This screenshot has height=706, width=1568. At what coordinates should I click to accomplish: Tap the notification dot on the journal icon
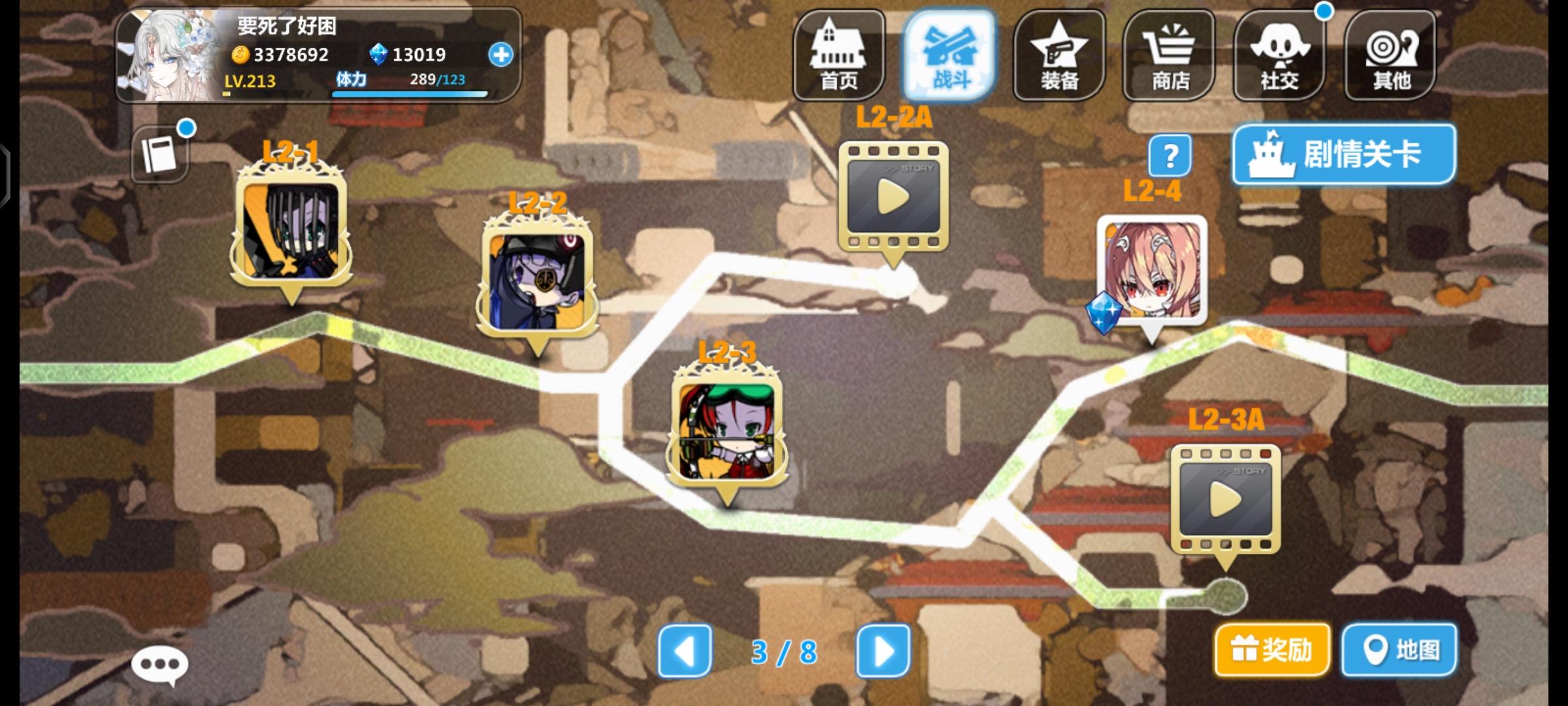click(x=187, y=126)
